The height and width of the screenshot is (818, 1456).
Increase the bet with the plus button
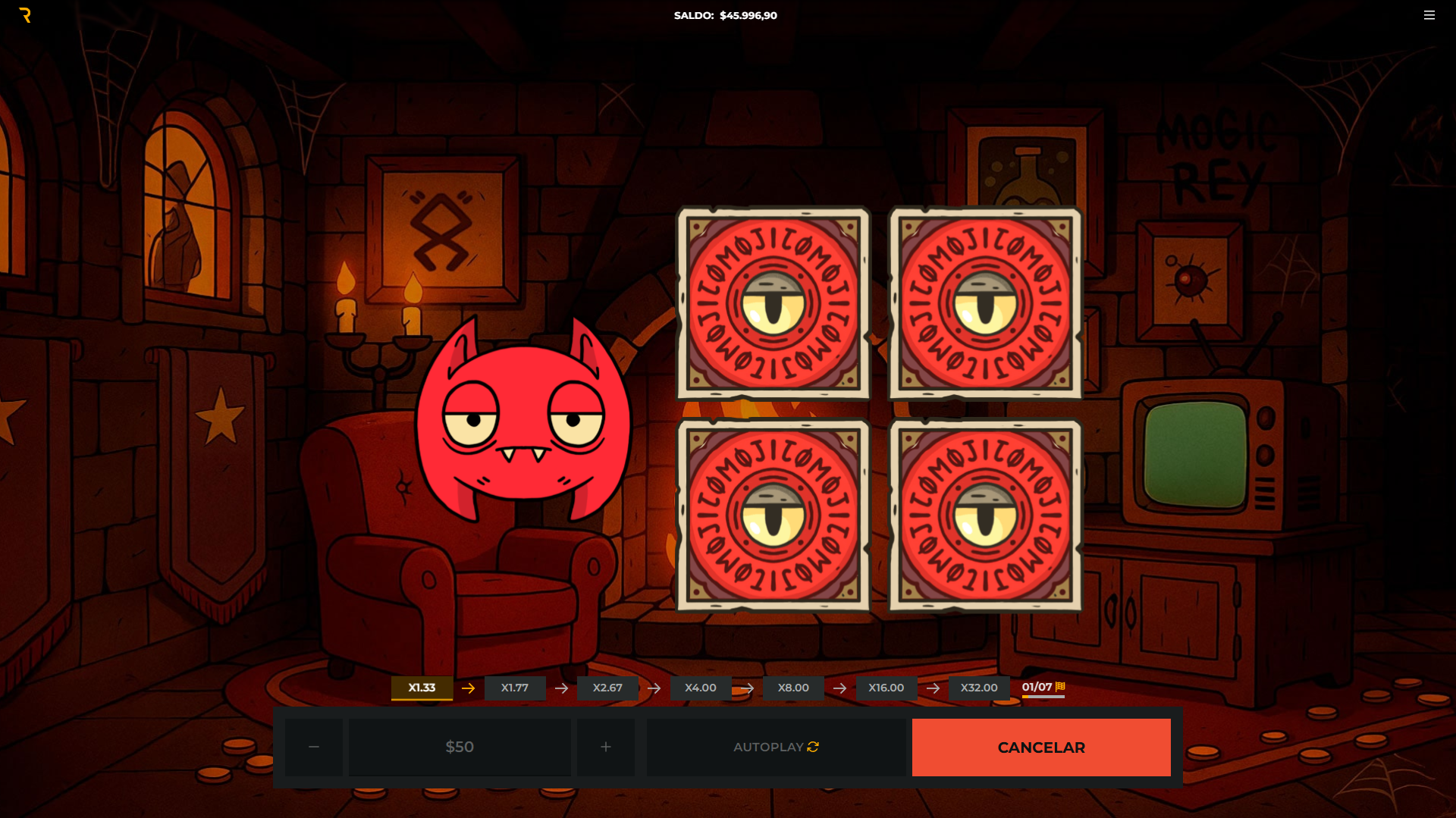point(605,747)
